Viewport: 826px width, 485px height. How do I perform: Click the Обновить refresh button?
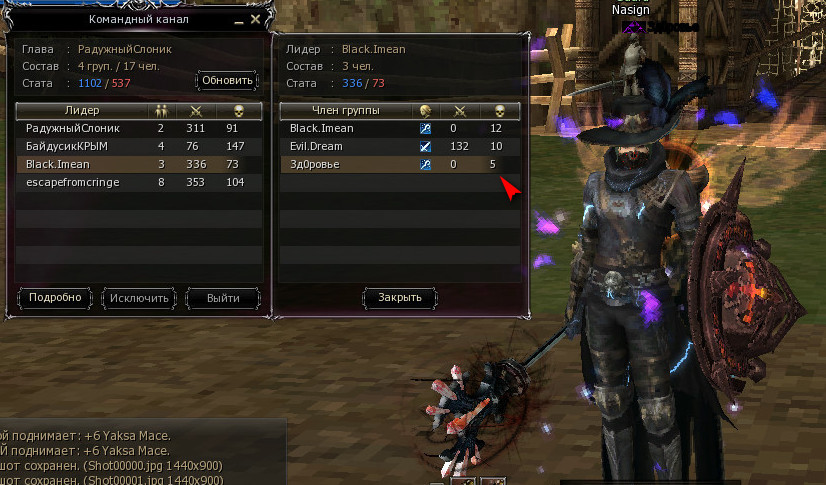(228, 80)
